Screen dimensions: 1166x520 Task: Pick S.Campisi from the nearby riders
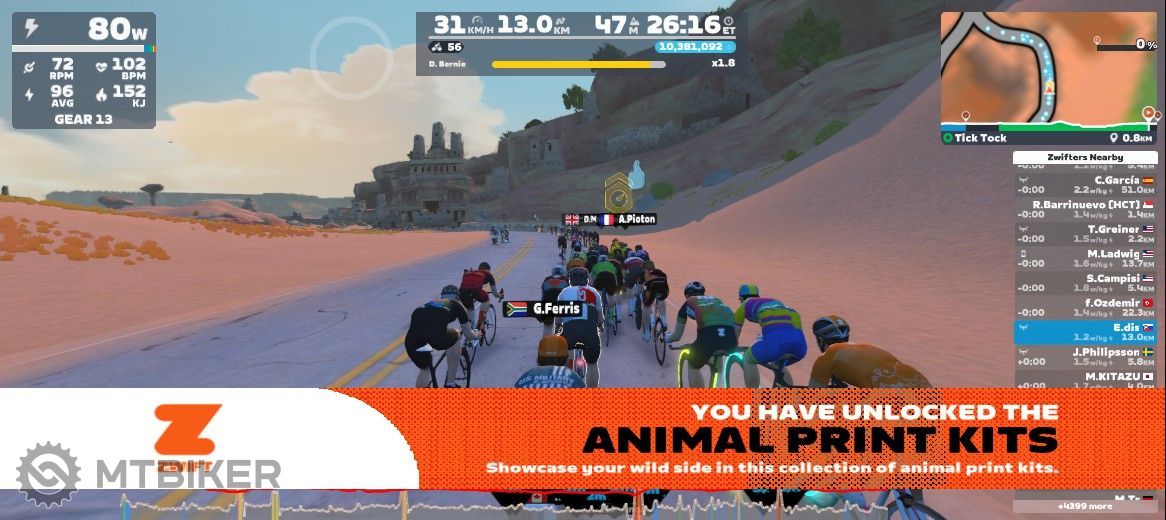1085,283
